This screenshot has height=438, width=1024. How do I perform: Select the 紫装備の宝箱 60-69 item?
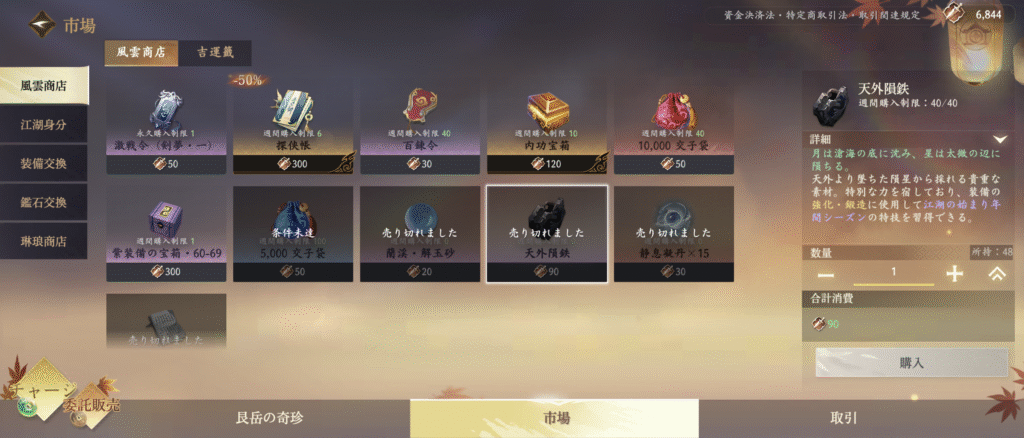point(166,236)
